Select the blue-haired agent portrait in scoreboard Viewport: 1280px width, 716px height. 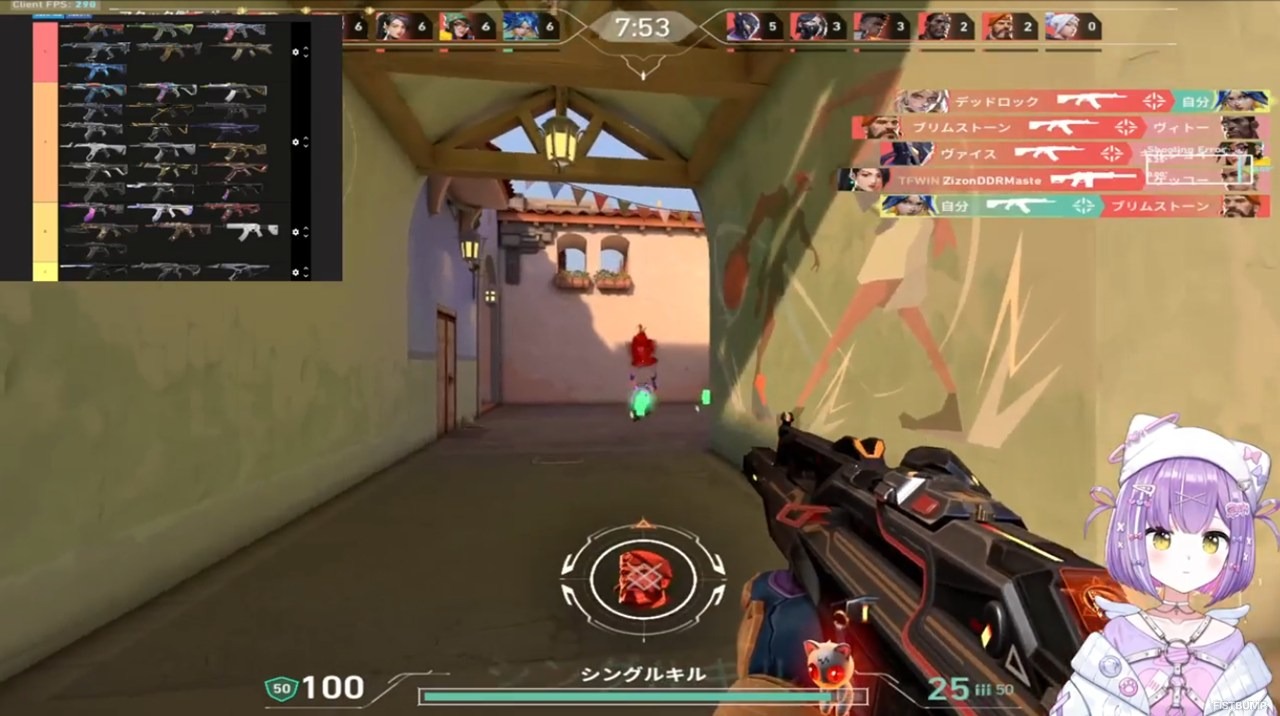click(521, 27)
